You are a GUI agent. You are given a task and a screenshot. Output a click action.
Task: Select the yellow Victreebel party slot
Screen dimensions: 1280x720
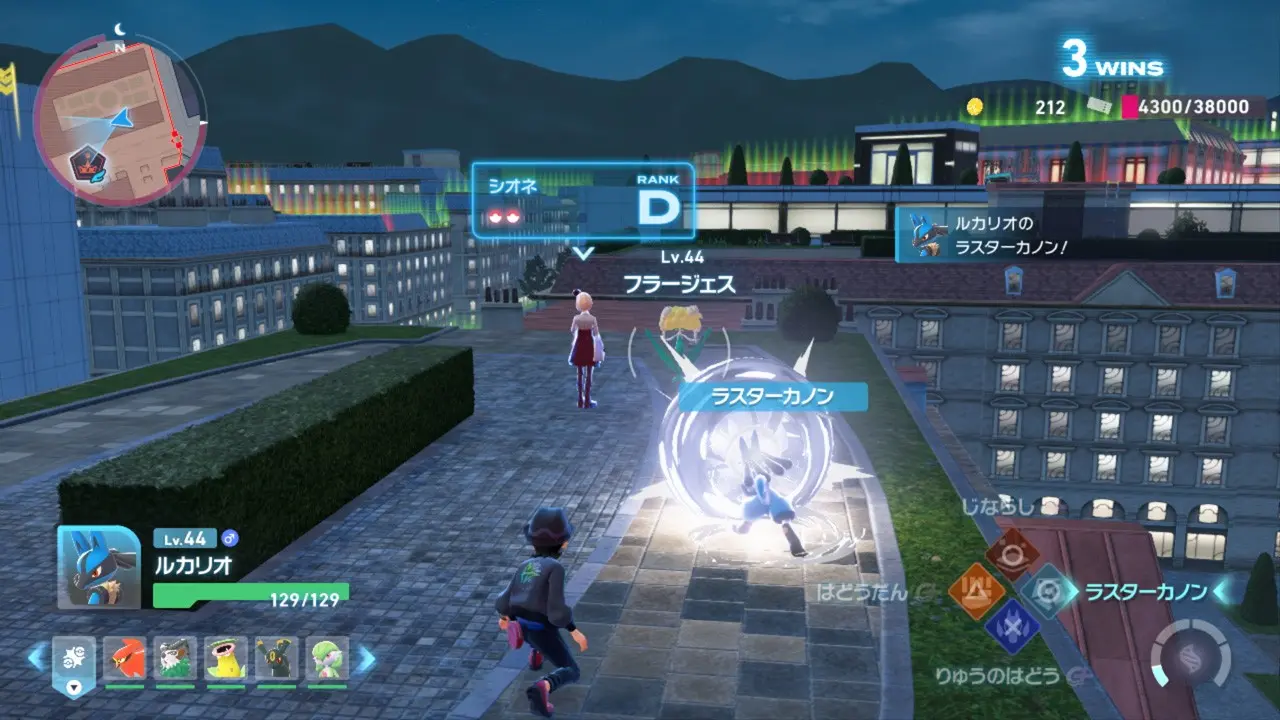226,658
